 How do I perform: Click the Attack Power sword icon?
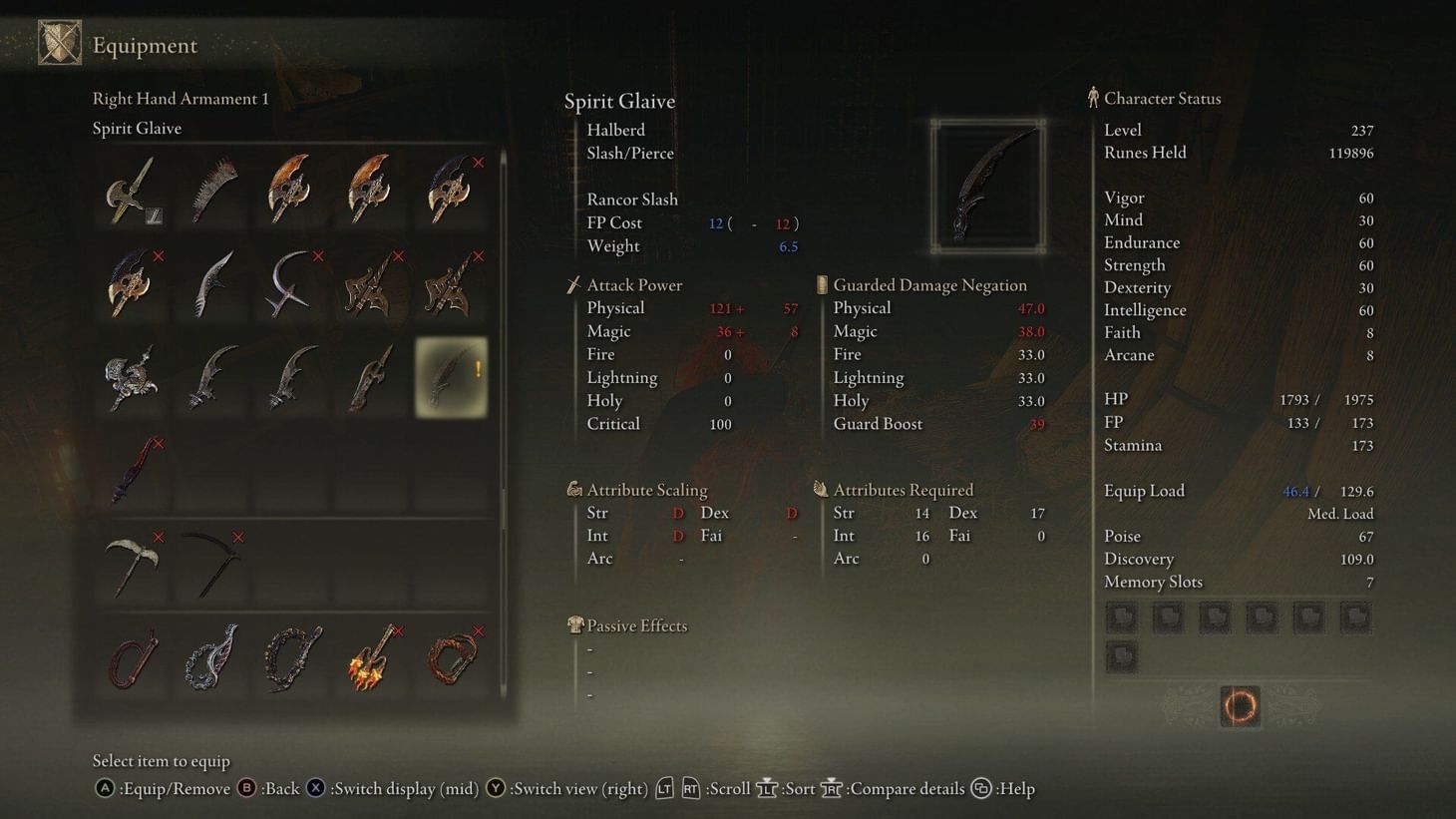click(573, 284)
